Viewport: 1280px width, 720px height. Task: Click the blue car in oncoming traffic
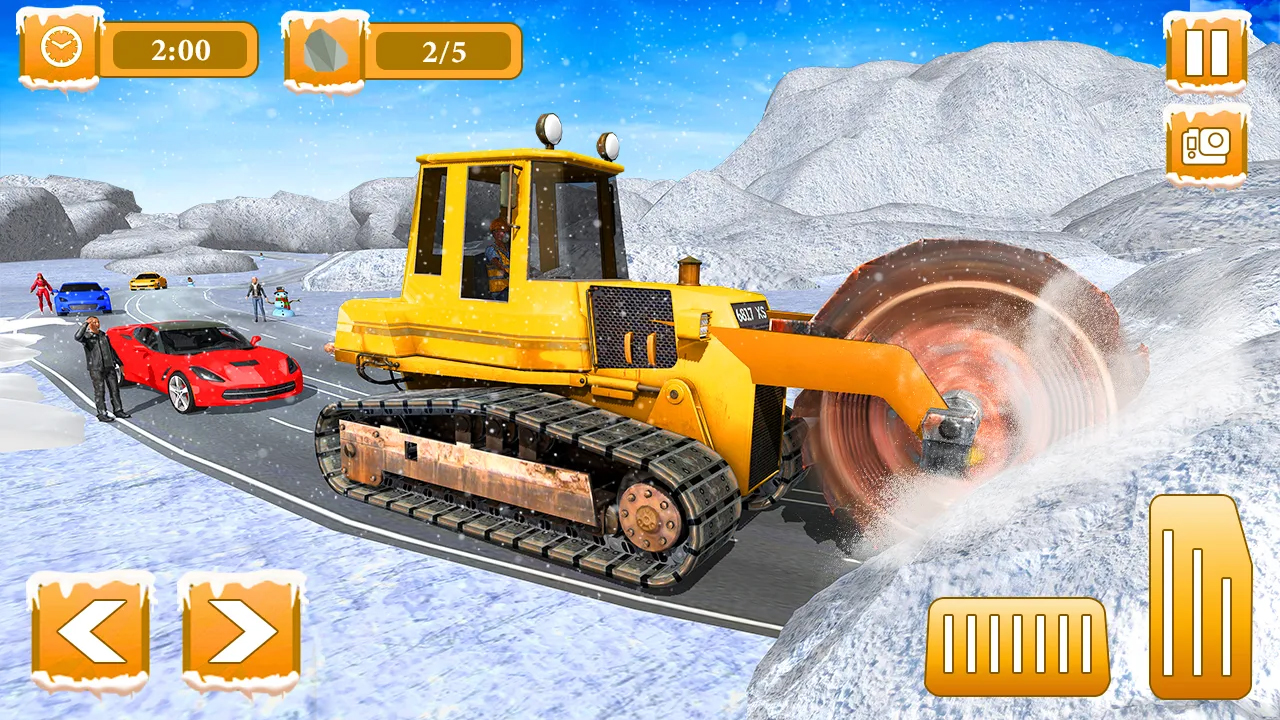85,295
